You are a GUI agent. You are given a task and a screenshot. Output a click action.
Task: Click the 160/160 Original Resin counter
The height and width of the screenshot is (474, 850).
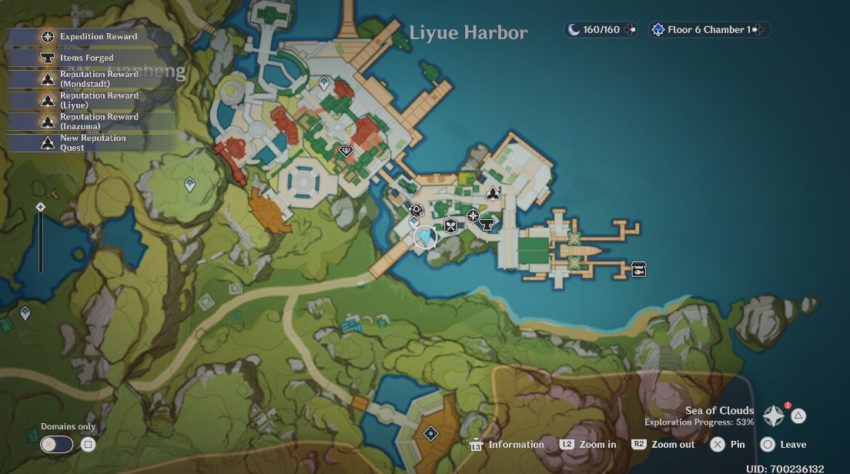tap(600, 30)
